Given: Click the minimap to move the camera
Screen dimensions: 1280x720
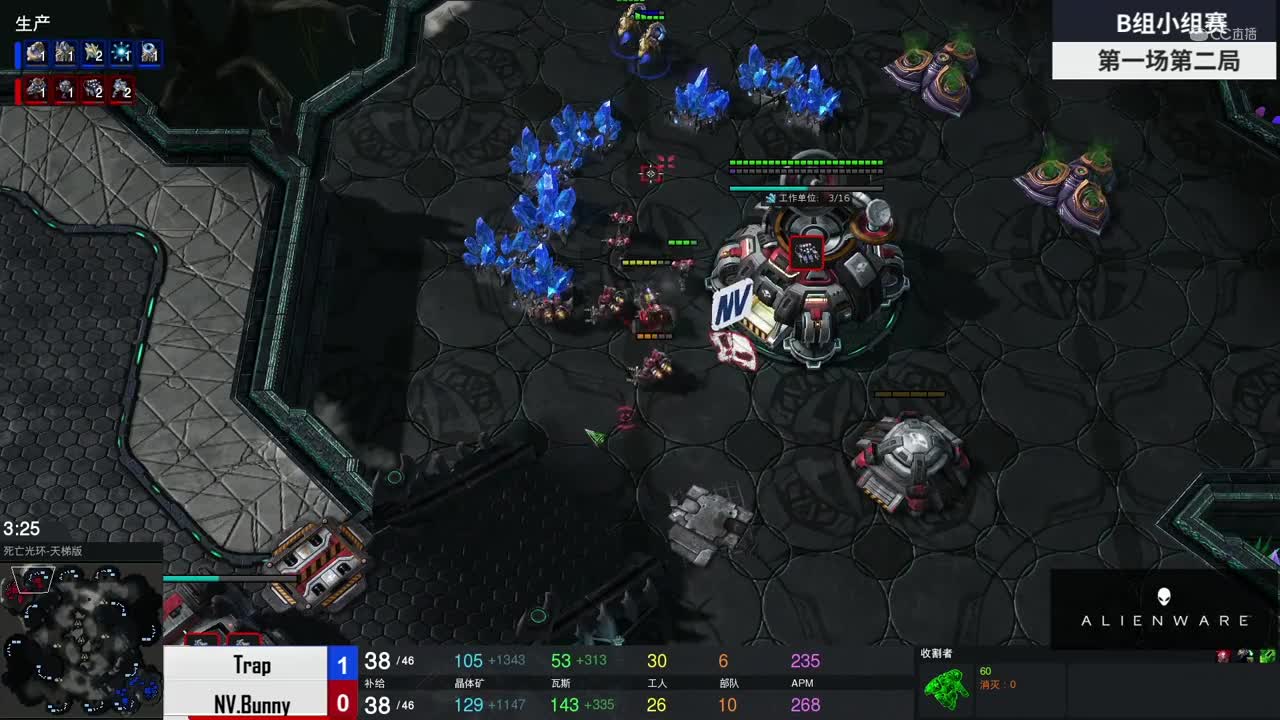Looking at the screenshot, I should coord(82,638).
